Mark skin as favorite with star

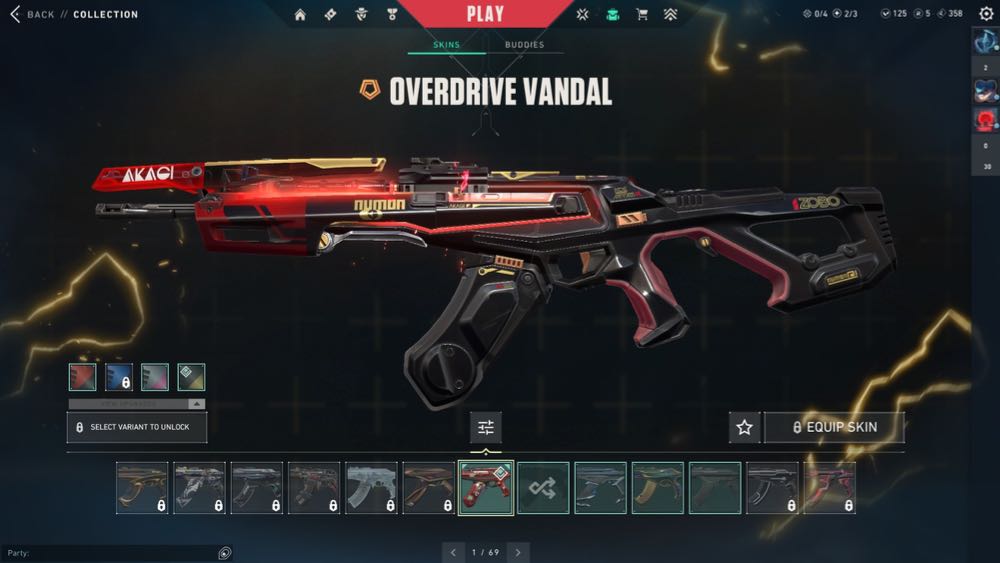click(744, 427)
